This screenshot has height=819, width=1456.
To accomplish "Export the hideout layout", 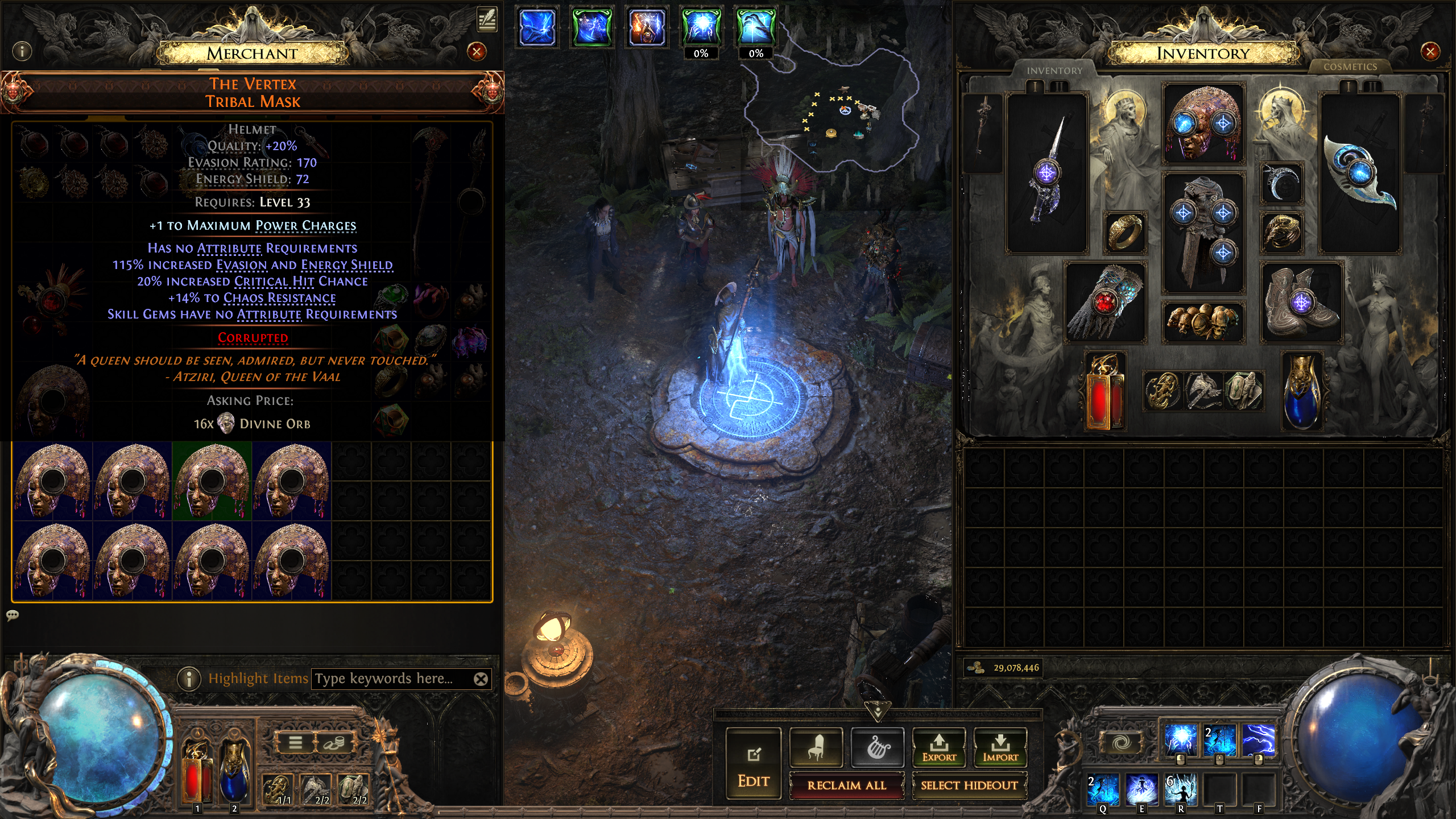I will pyautogui.click(x=939, y=747).
